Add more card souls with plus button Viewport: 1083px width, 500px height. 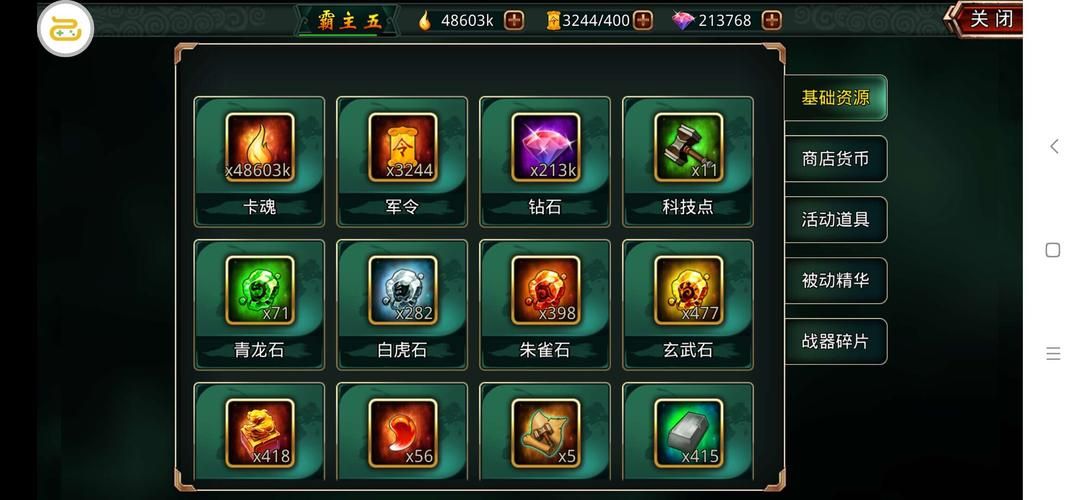(514, 20)
